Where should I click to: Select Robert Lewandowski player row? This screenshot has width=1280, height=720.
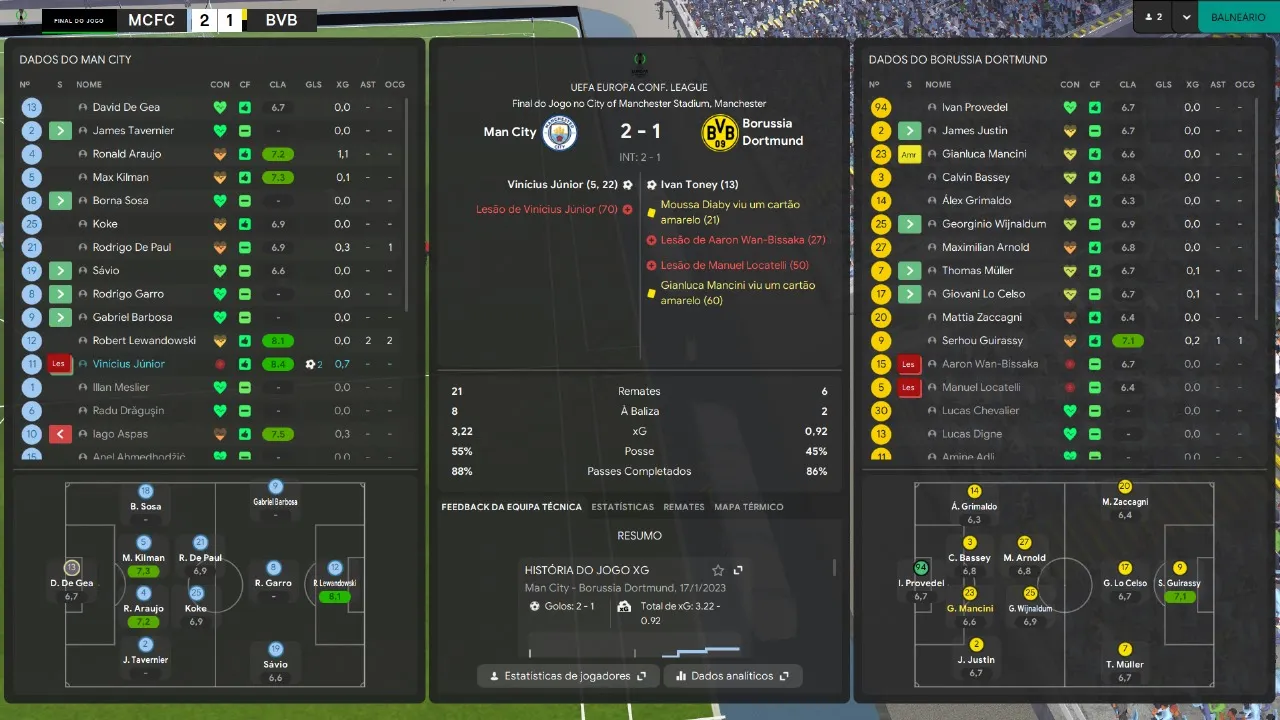144,341
